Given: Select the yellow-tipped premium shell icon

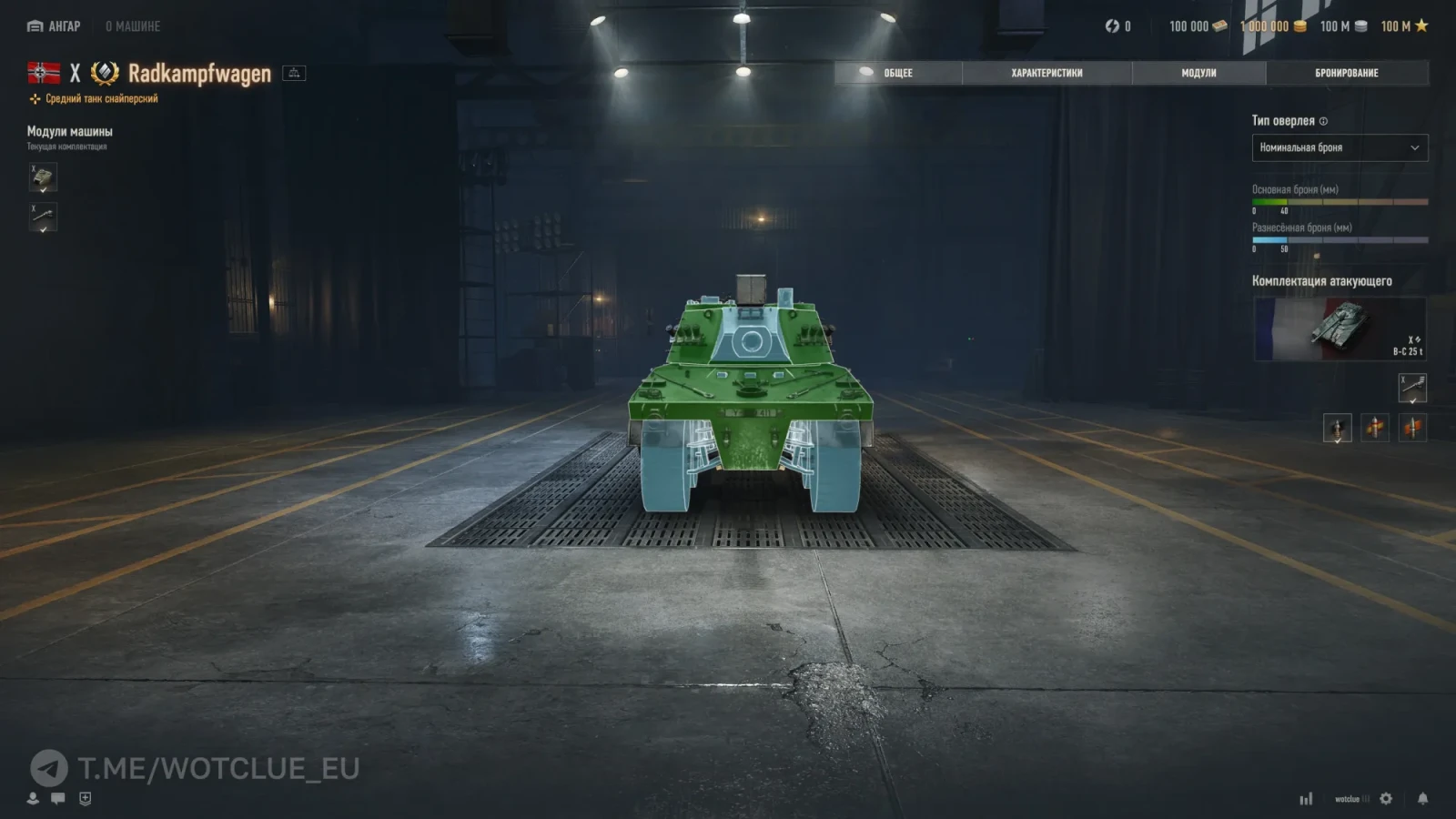Looking at the screenshot, I should tap(1375, 427).
